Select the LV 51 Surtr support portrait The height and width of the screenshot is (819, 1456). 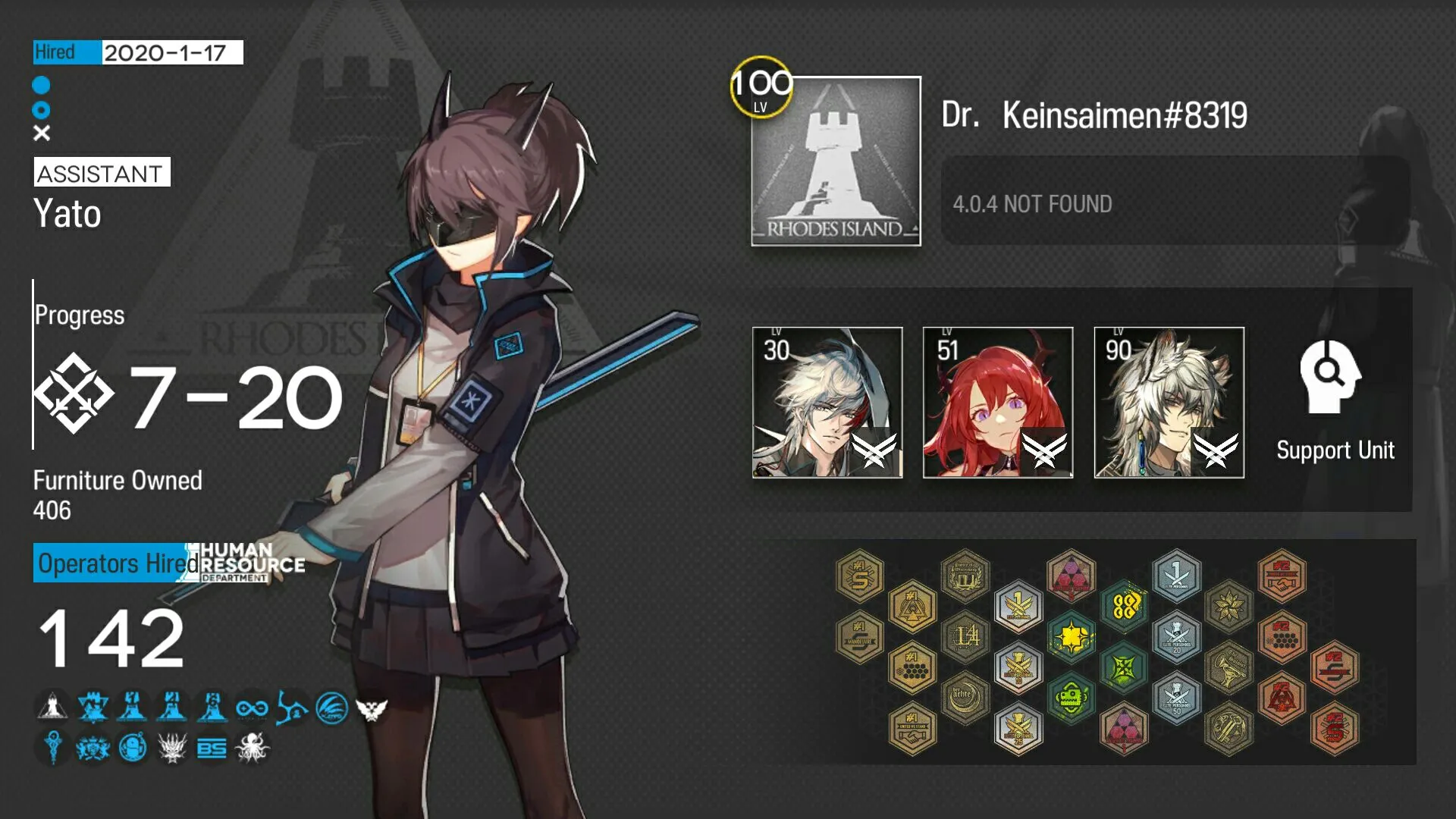[997, 402]
